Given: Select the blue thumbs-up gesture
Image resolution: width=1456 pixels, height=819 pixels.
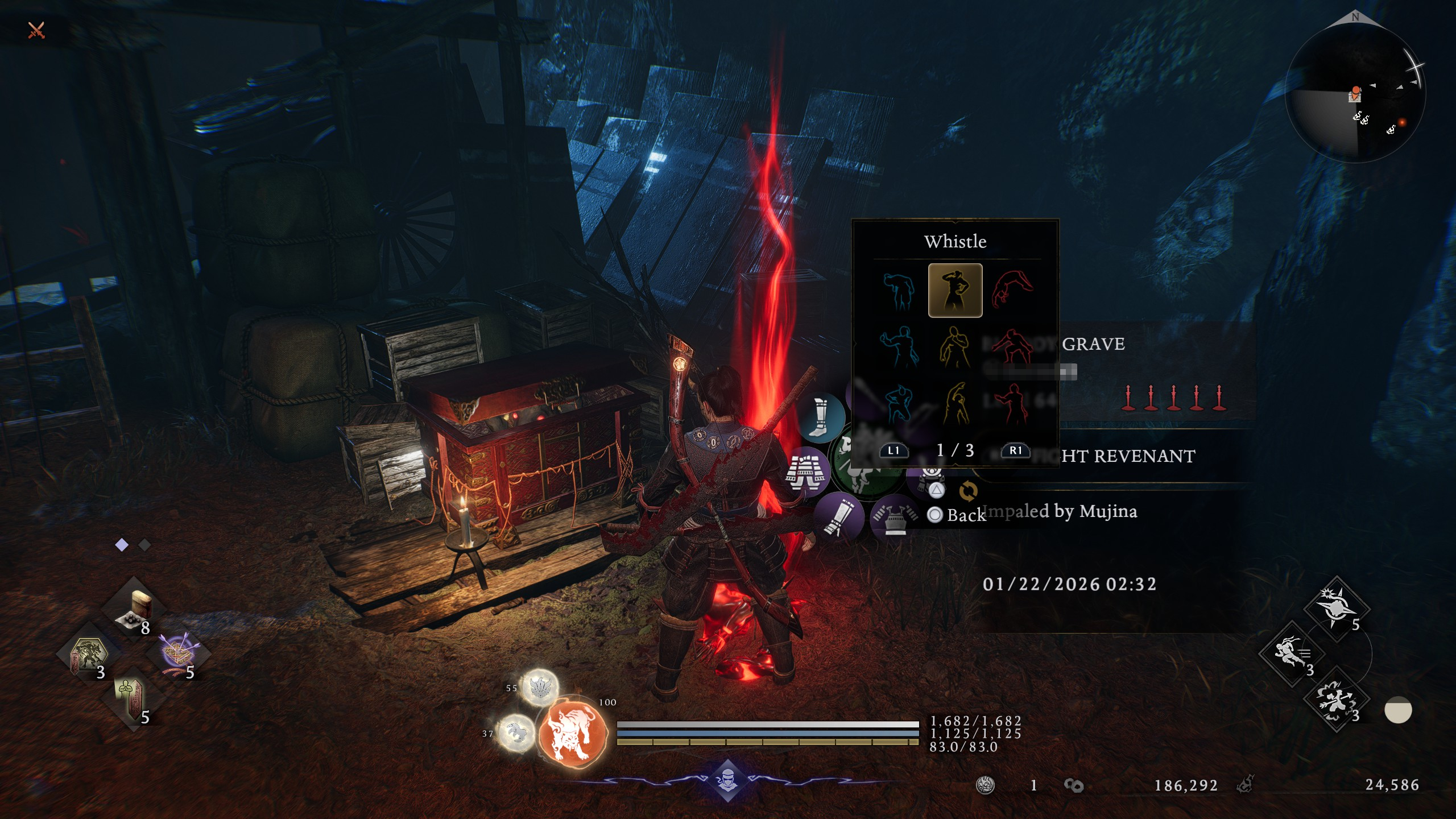Looking at the screenshot, I should click(899, 346).
